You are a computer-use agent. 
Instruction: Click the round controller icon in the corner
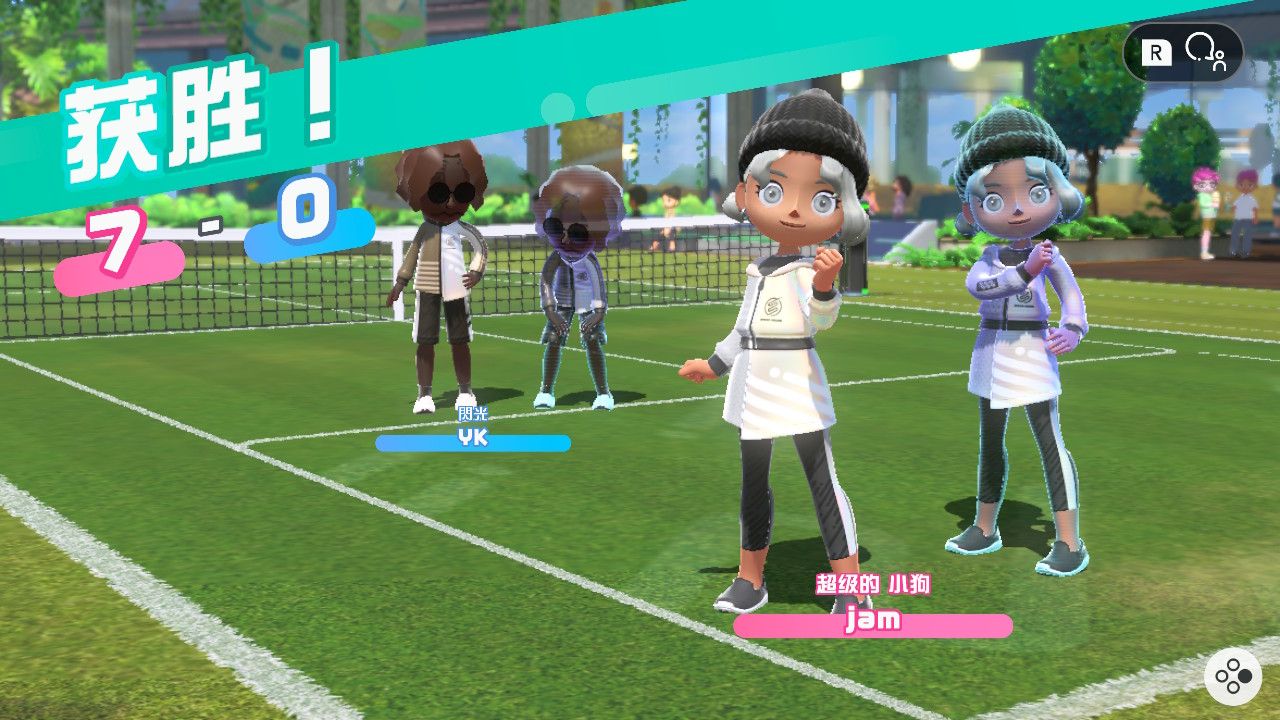[x=1233, y=678]
